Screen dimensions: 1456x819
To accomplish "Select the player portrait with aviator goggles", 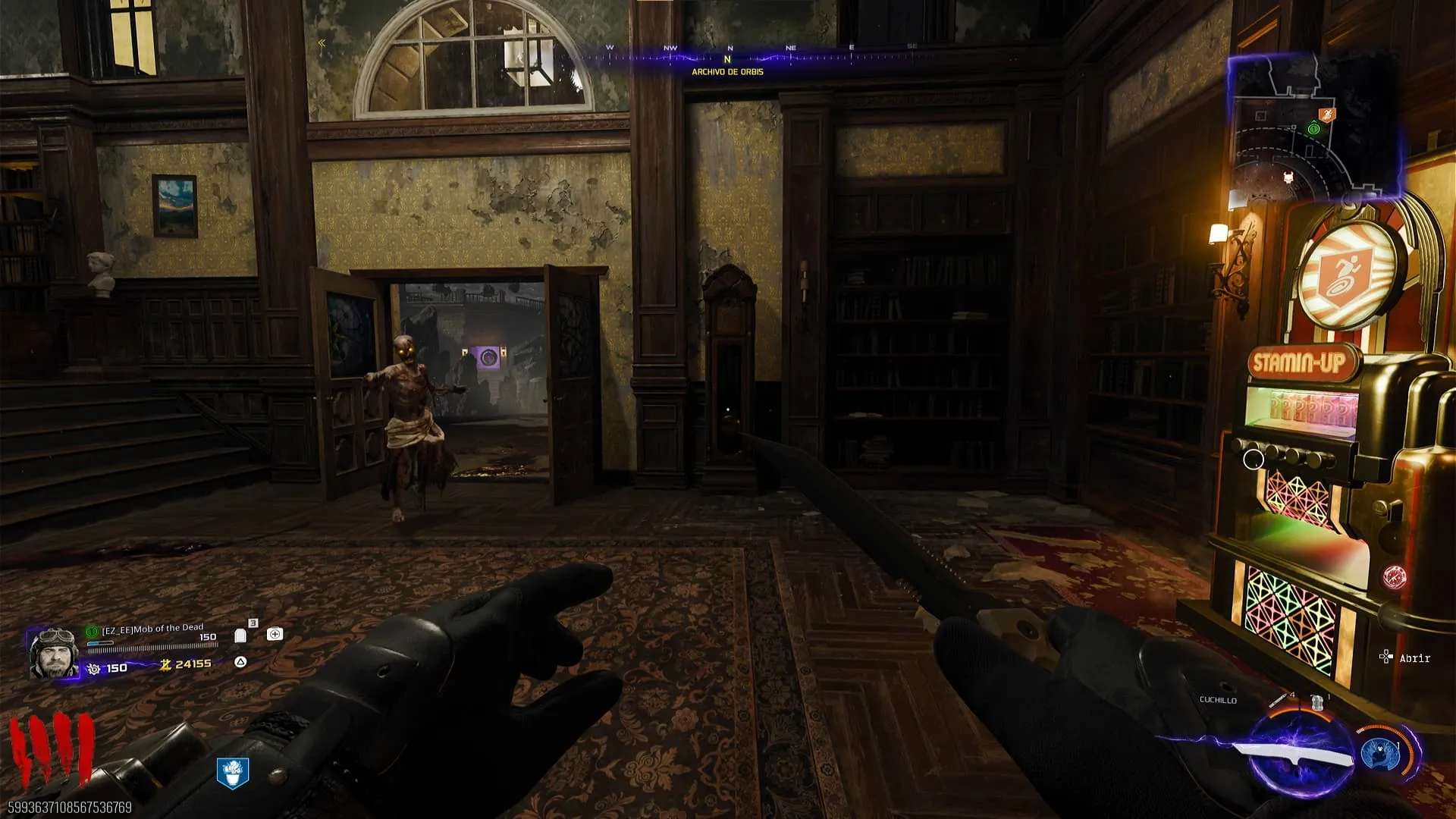I will coord(53,653).
